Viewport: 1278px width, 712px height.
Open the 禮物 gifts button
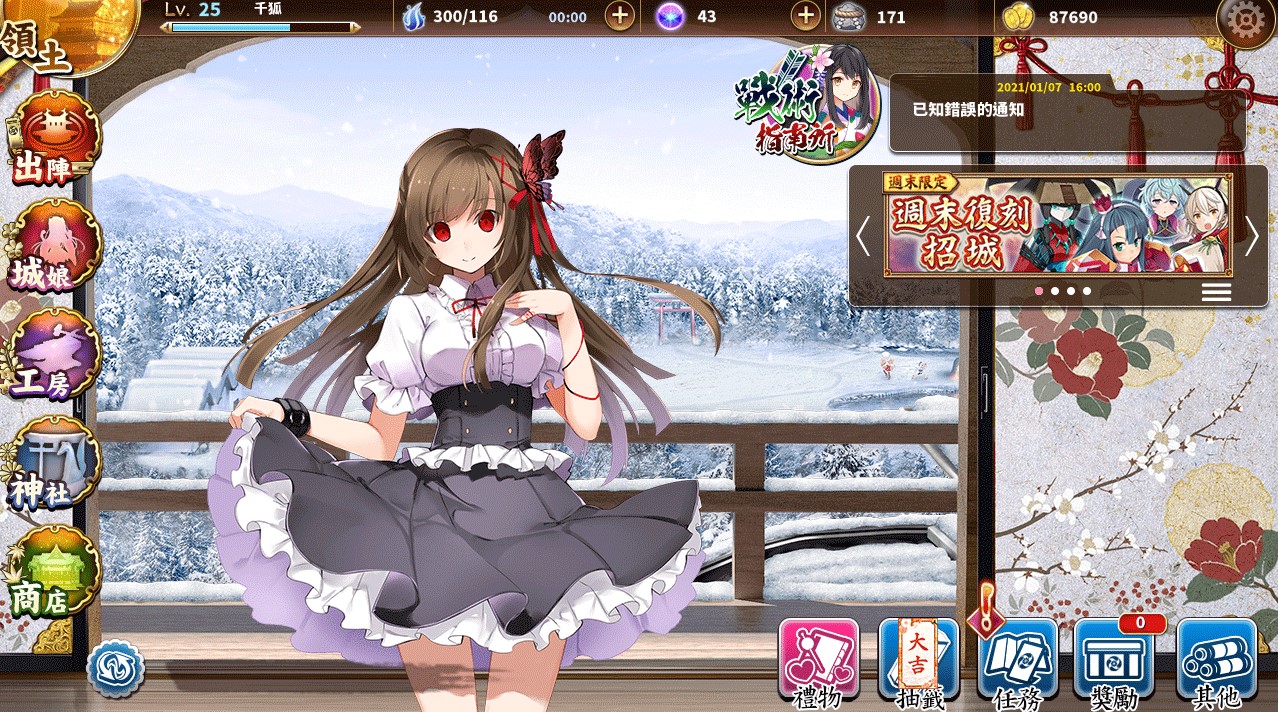818,660
